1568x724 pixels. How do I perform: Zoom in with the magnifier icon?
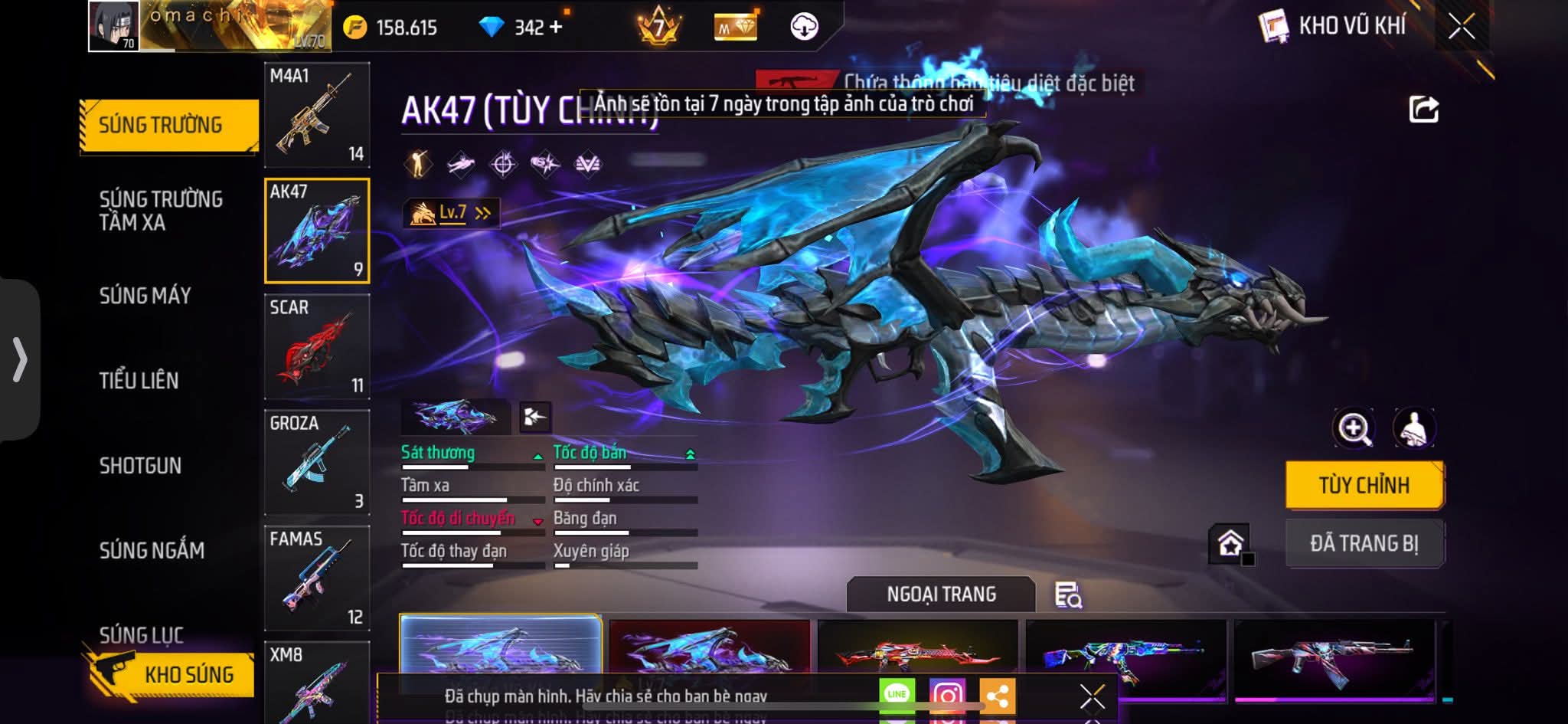click(x=1354, y=428)
